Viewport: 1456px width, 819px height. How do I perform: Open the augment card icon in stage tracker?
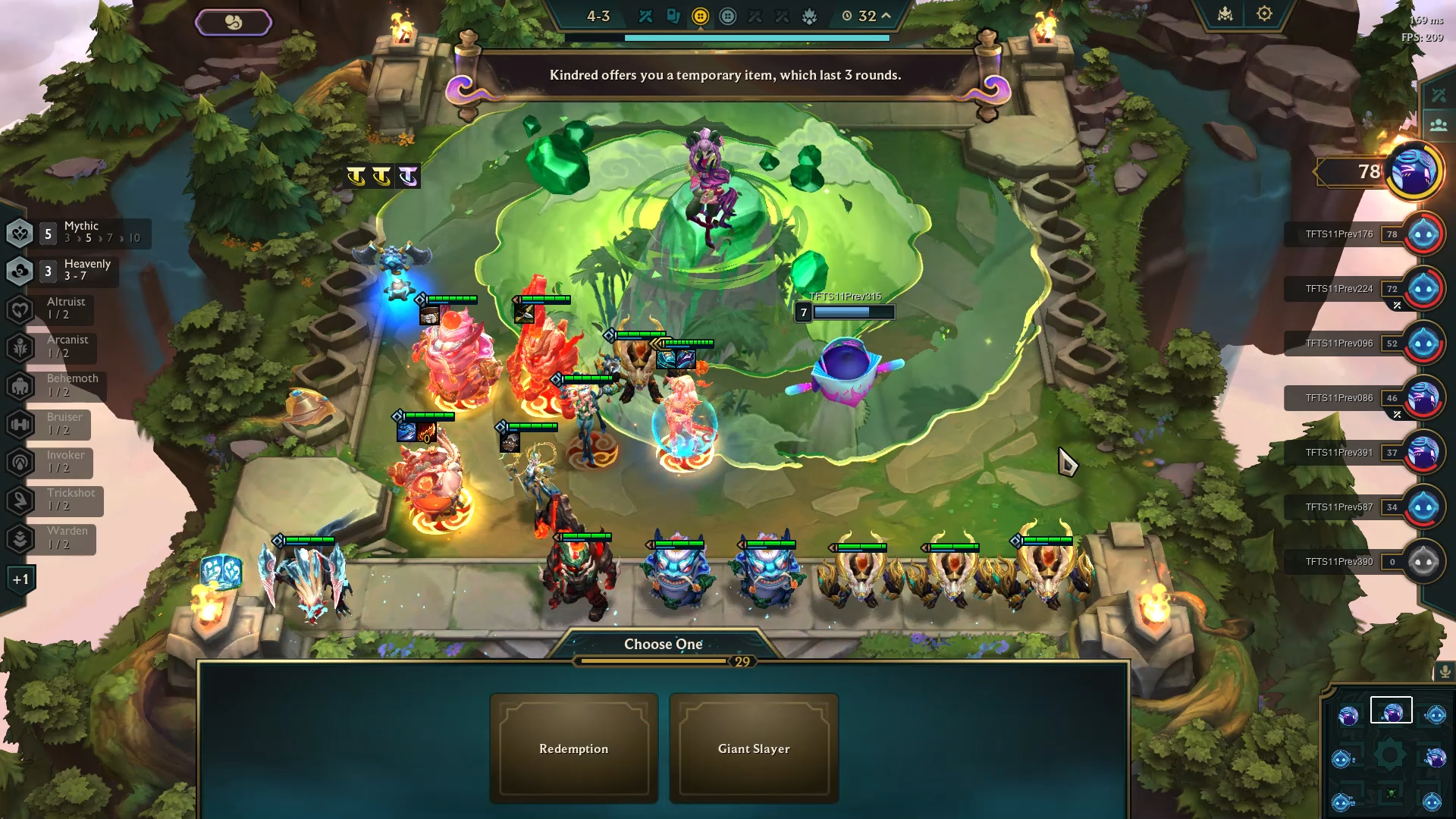pos(673,15)
